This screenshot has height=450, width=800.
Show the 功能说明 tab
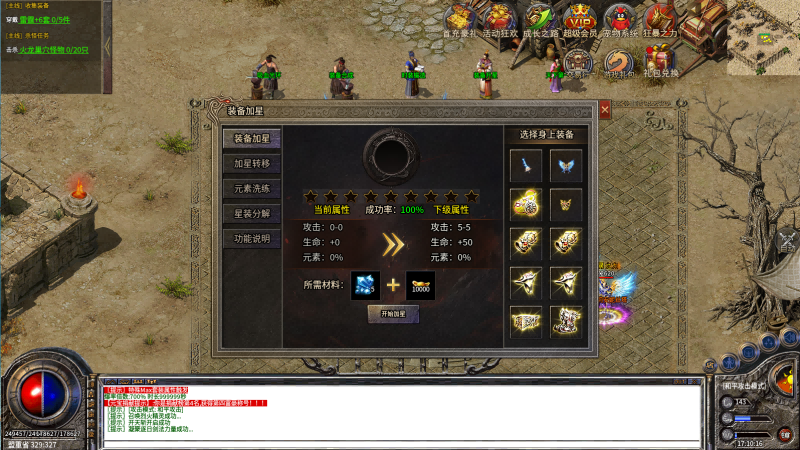tap(251, 239)
